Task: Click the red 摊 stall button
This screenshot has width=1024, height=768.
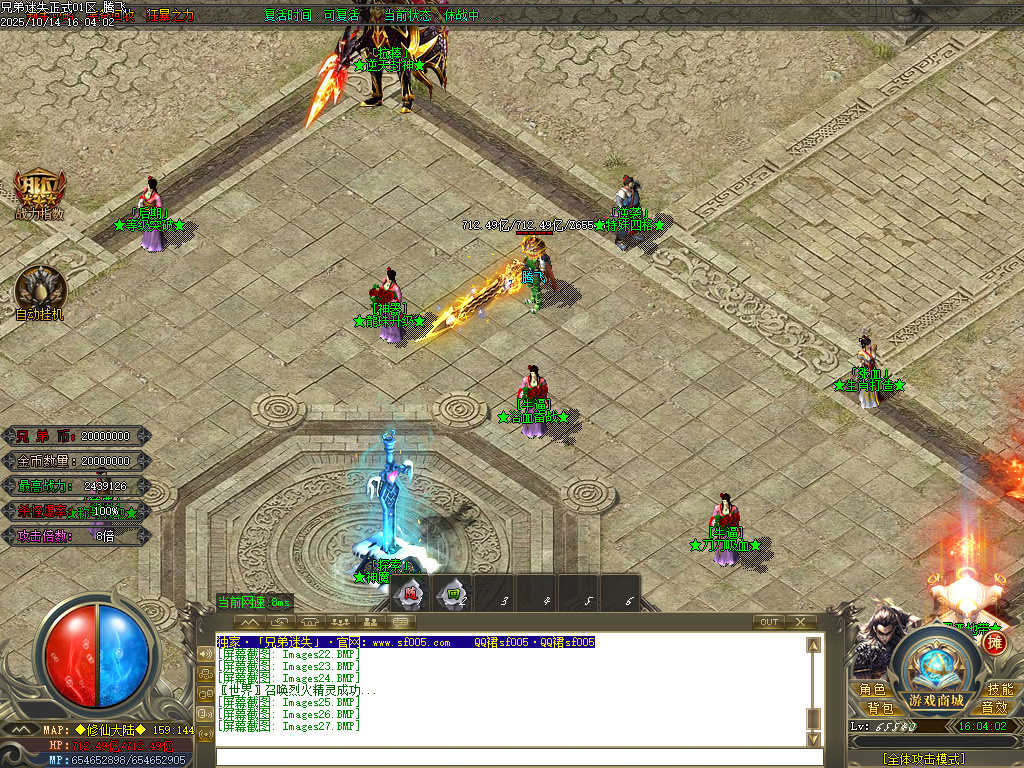Action: coord(992,643)
